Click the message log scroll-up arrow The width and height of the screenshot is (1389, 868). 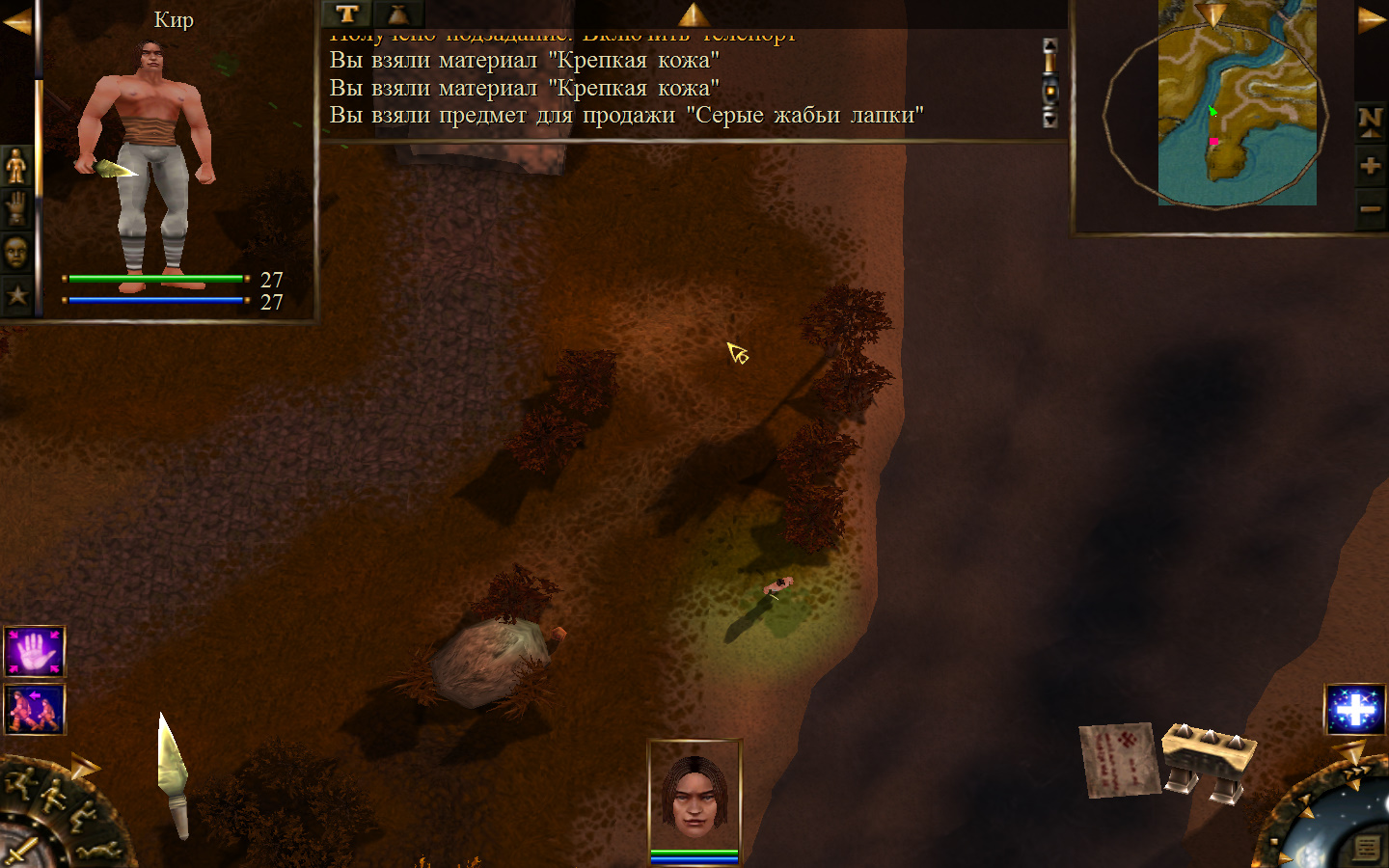tap(1050, 45)
